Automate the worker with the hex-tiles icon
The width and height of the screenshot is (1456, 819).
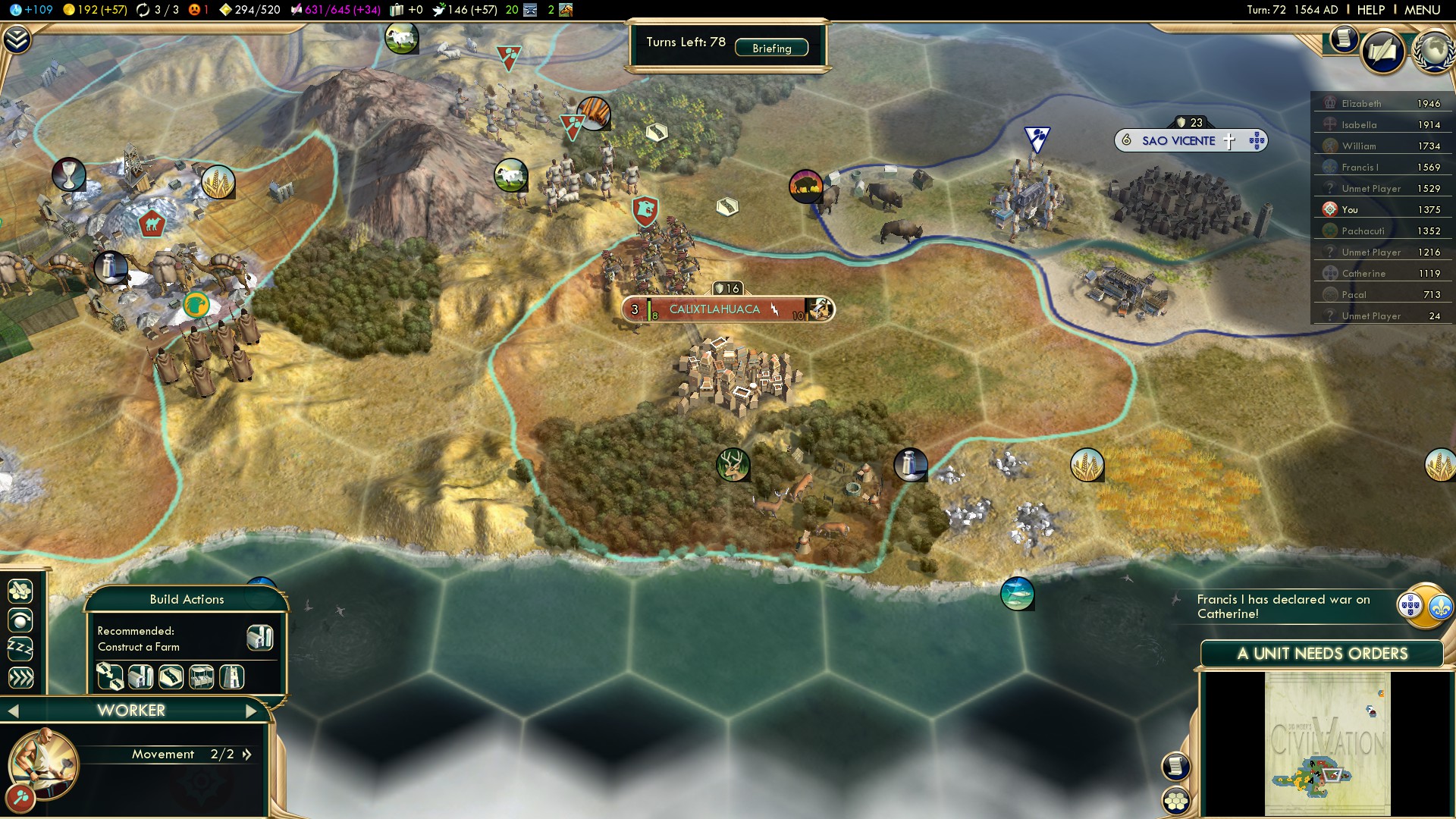(x=20, y=591)
